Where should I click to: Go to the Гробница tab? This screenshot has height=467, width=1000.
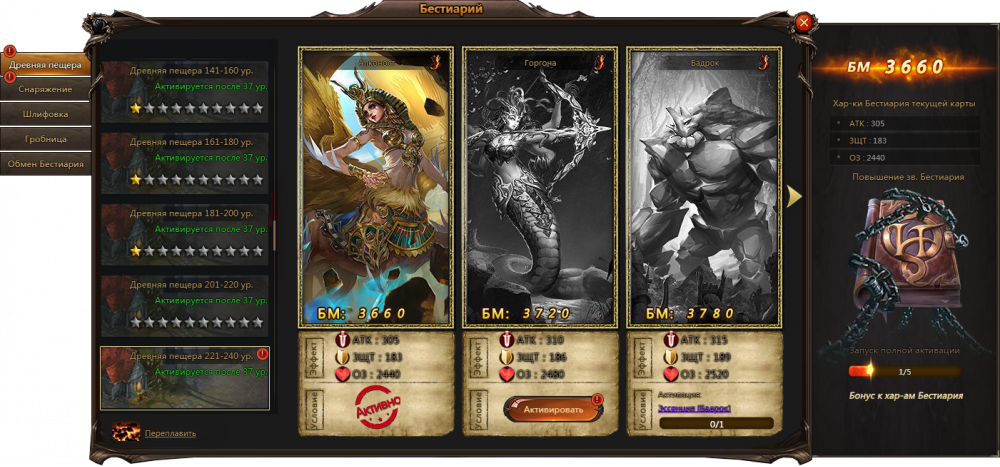[x=46, y=139]
